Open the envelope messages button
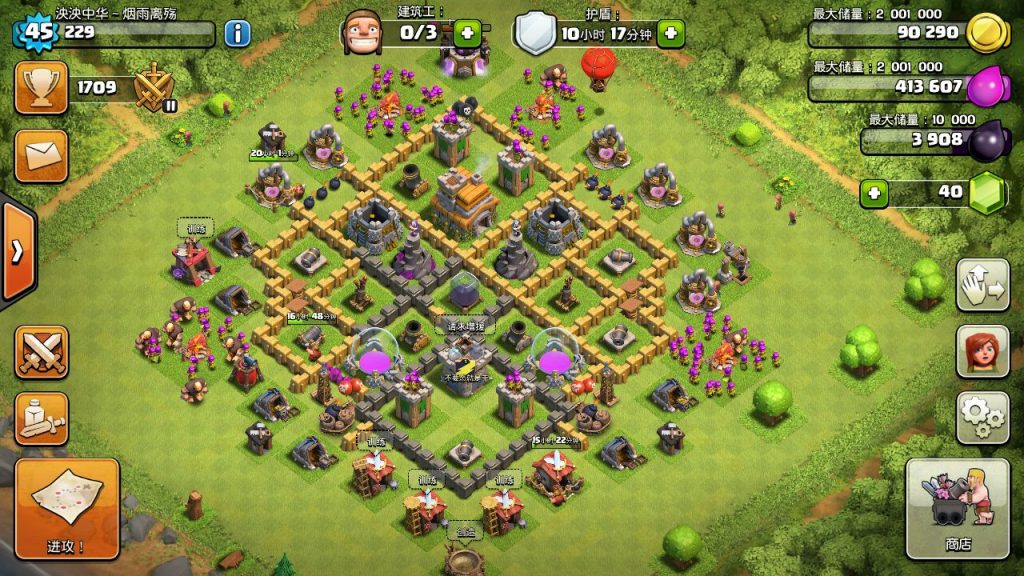 42,156
